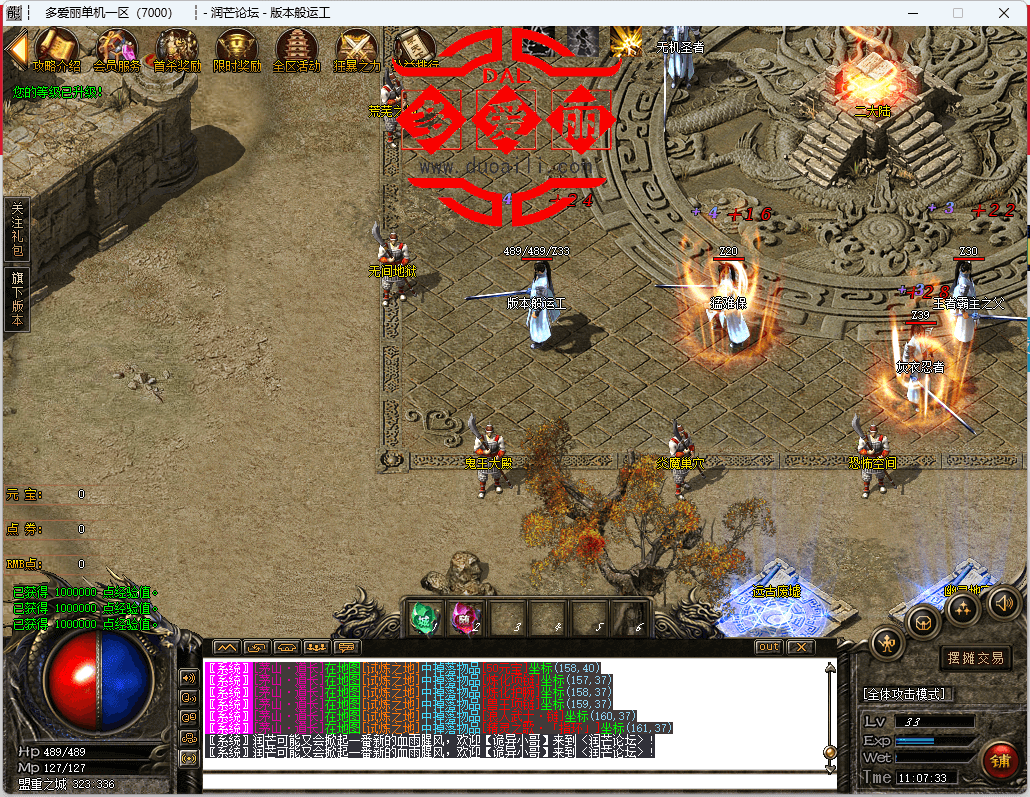Open the 限时奖励 timed reward icon
The width and height of the screenshot is (1030, 797).
[x=237, y=47]
